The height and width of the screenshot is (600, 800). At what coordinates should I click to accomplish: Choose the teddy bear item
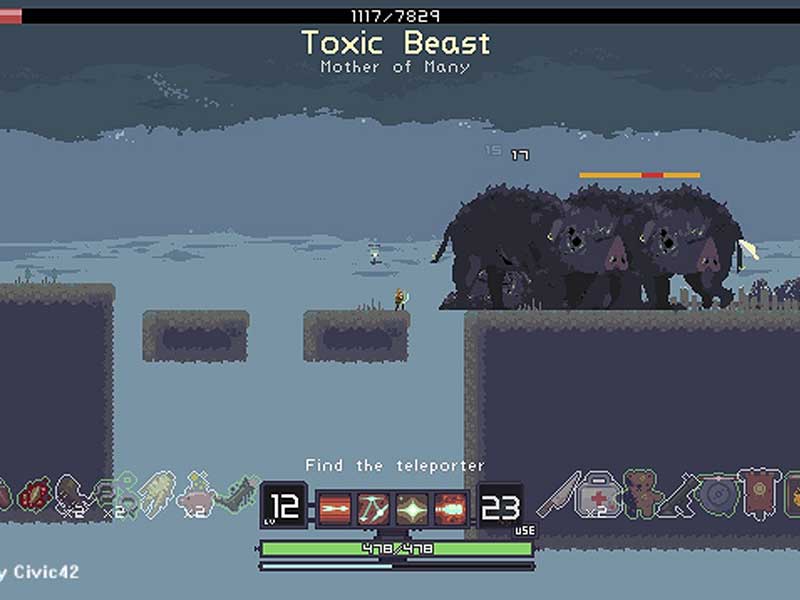point(640,493)
